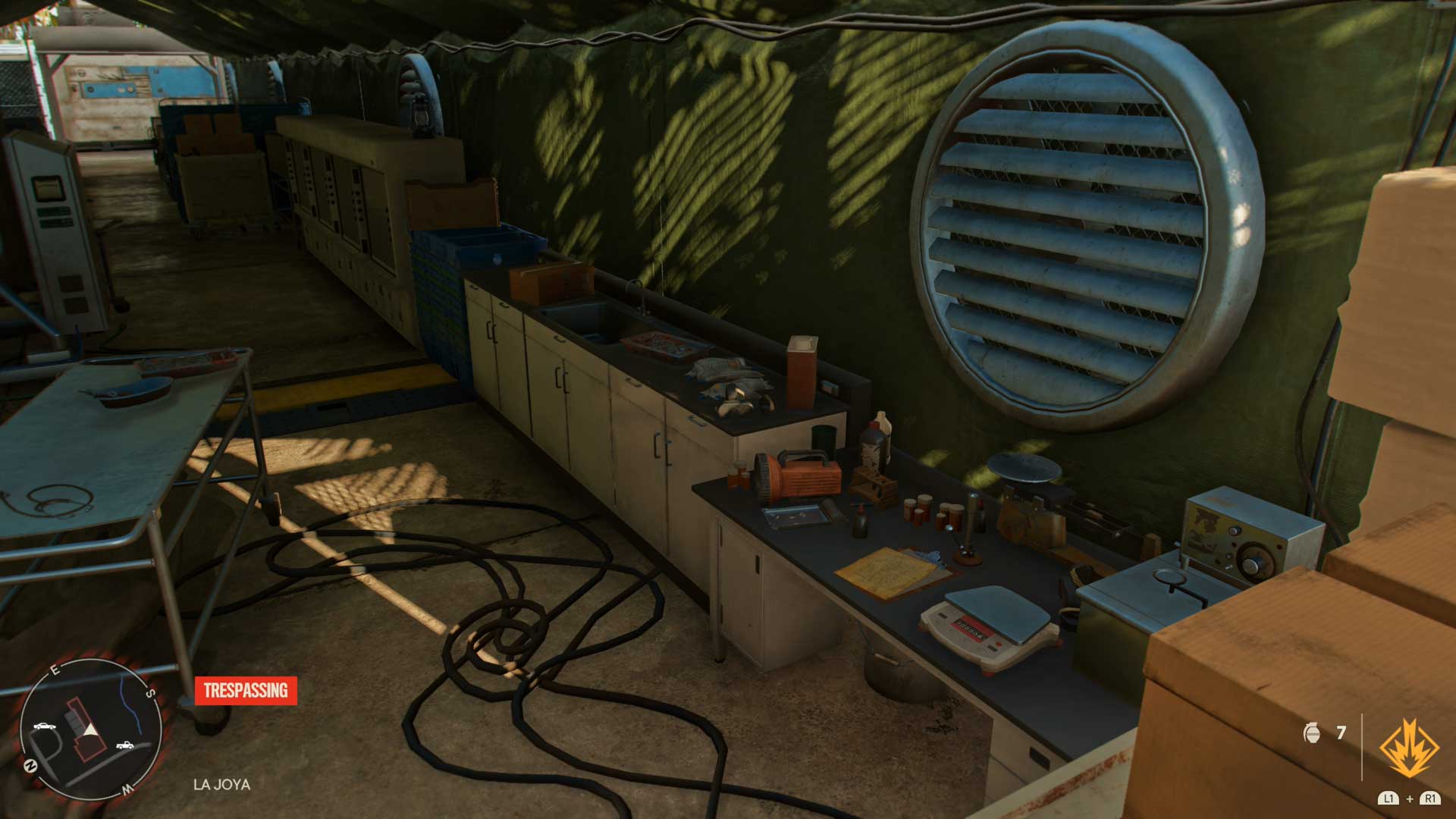Image resolution: width=1456 pixels, height=819 pixels.
Task: Activate the orange Supremo ability icon
Action: [x=1409, y=748]
